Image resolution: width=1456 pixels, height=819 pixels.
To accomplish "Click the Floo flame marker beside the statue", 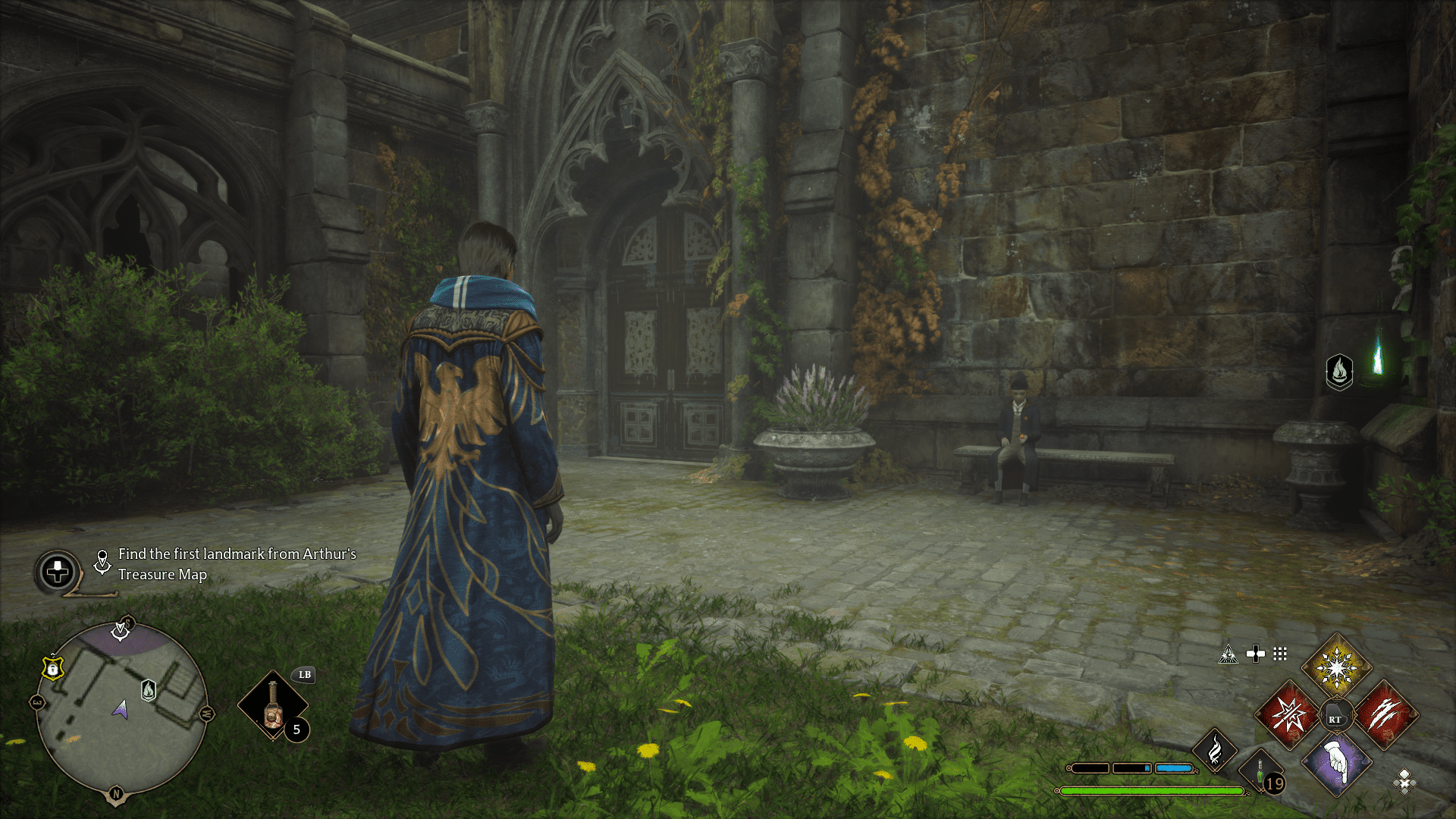I will click(1339, 372).
